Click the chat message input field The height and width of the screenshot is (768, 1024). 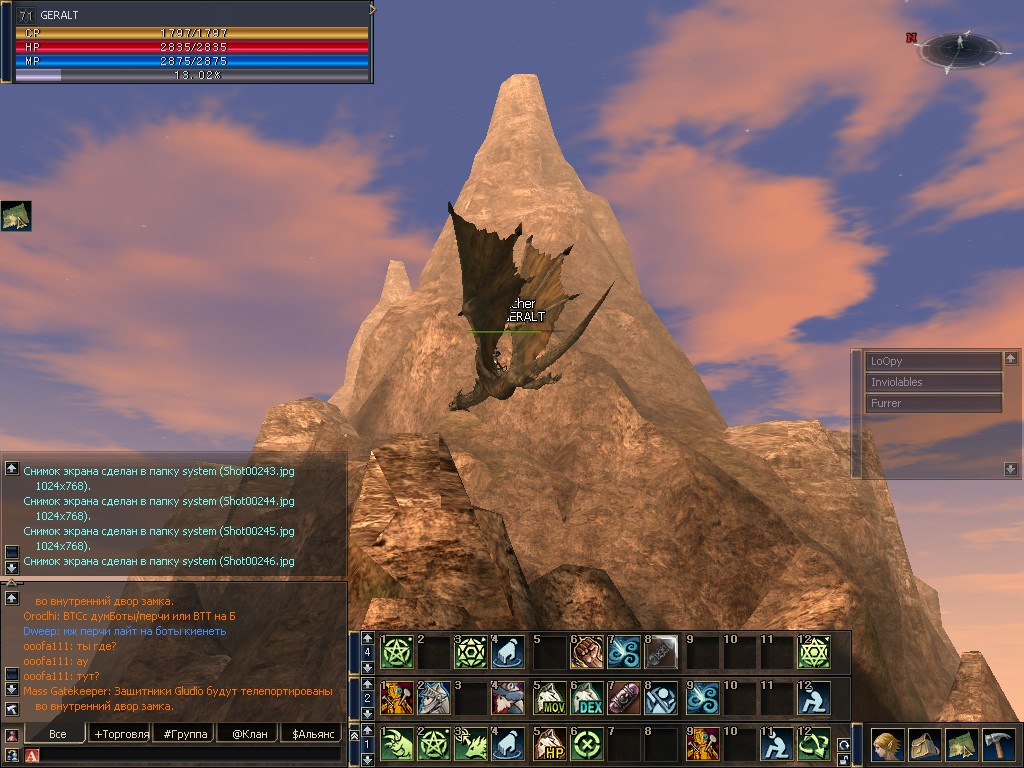pos(190,755)
